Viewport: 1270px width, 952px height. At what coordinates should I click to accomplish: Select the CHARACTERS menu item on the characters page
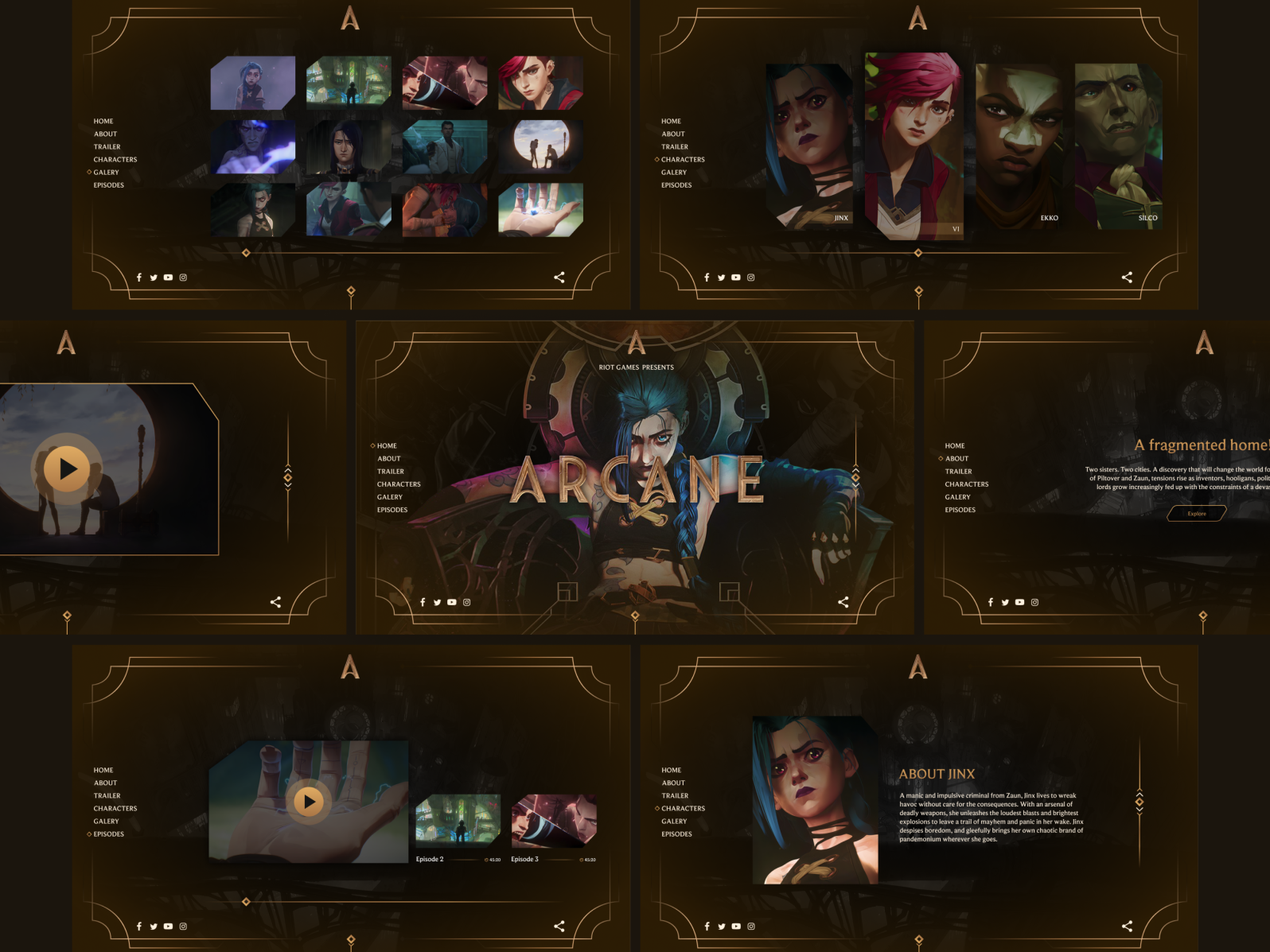683,159
